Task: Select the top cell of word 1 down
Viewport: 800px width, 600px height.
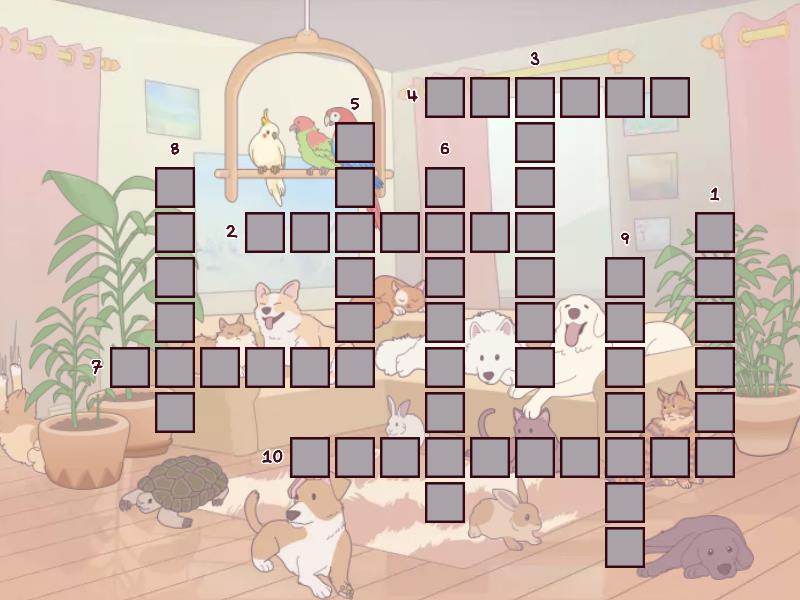Action: pos(715,232)
